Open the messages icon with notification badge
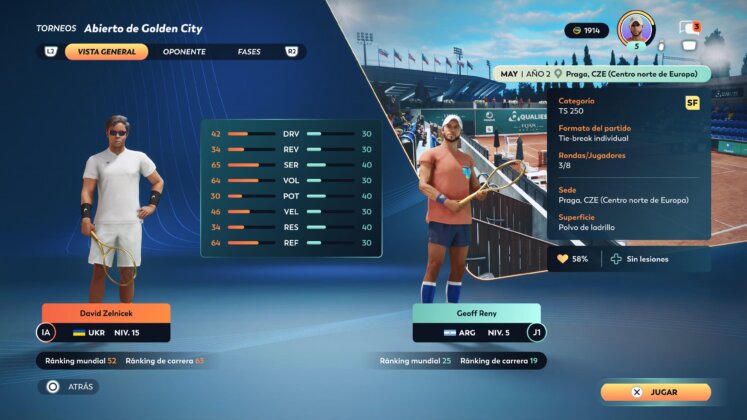This screenshot has height=420, width=747. (x=687, y=28)
